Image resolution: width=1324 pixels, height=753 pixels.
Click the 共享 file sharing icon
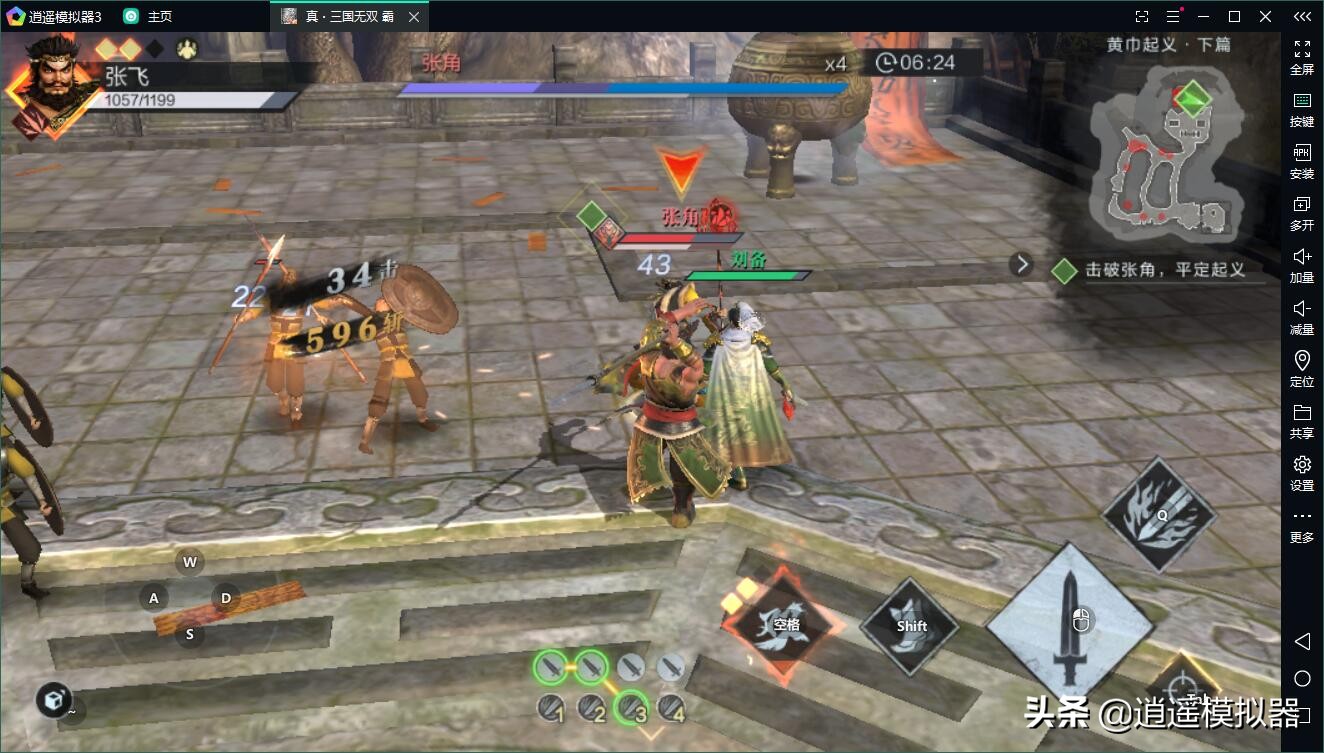(x=1302, y=422)
